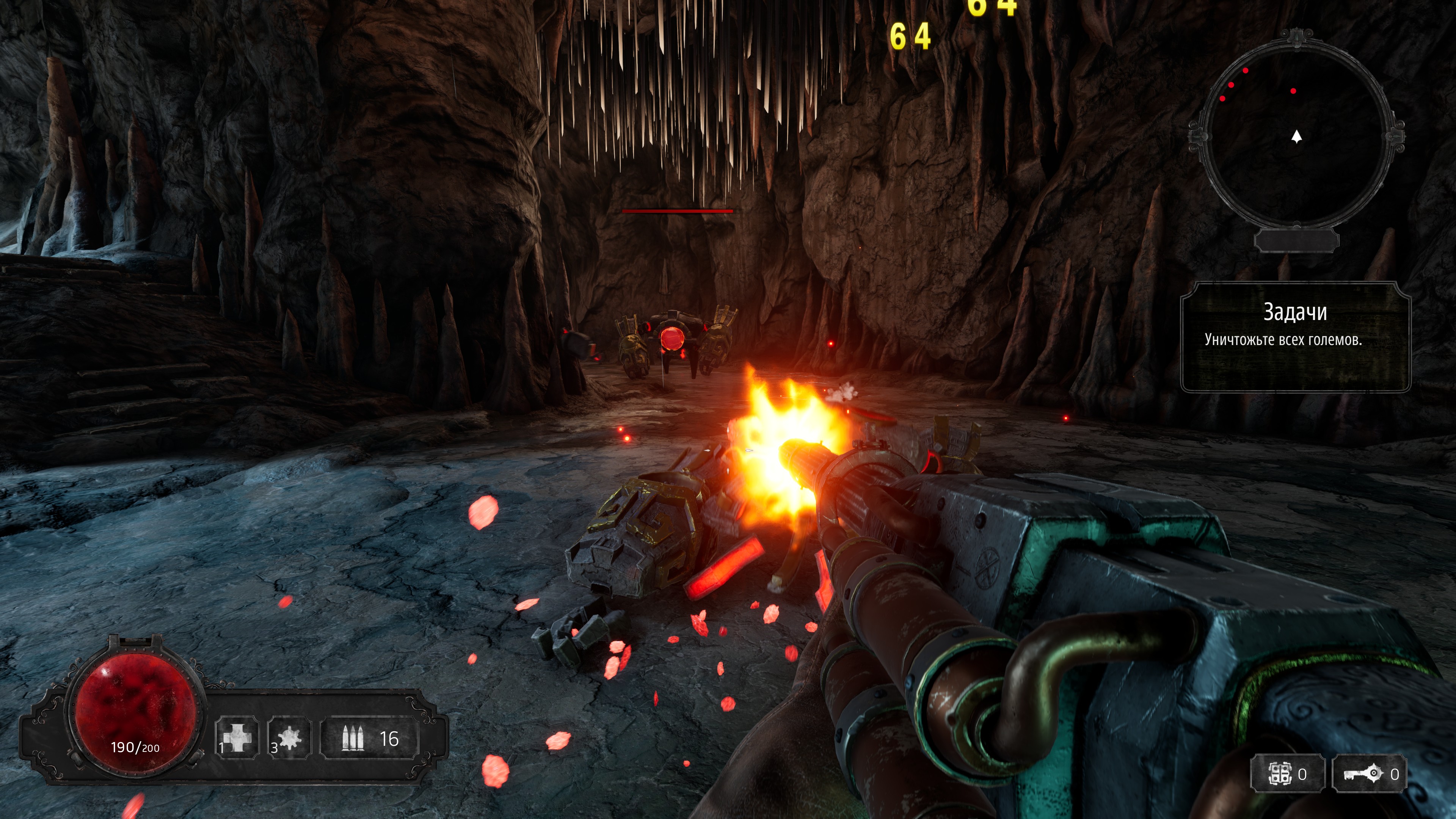Click the artifact collectible counter icon
Viewport: 1456px width, 819px height.
tap(1280, 774)
